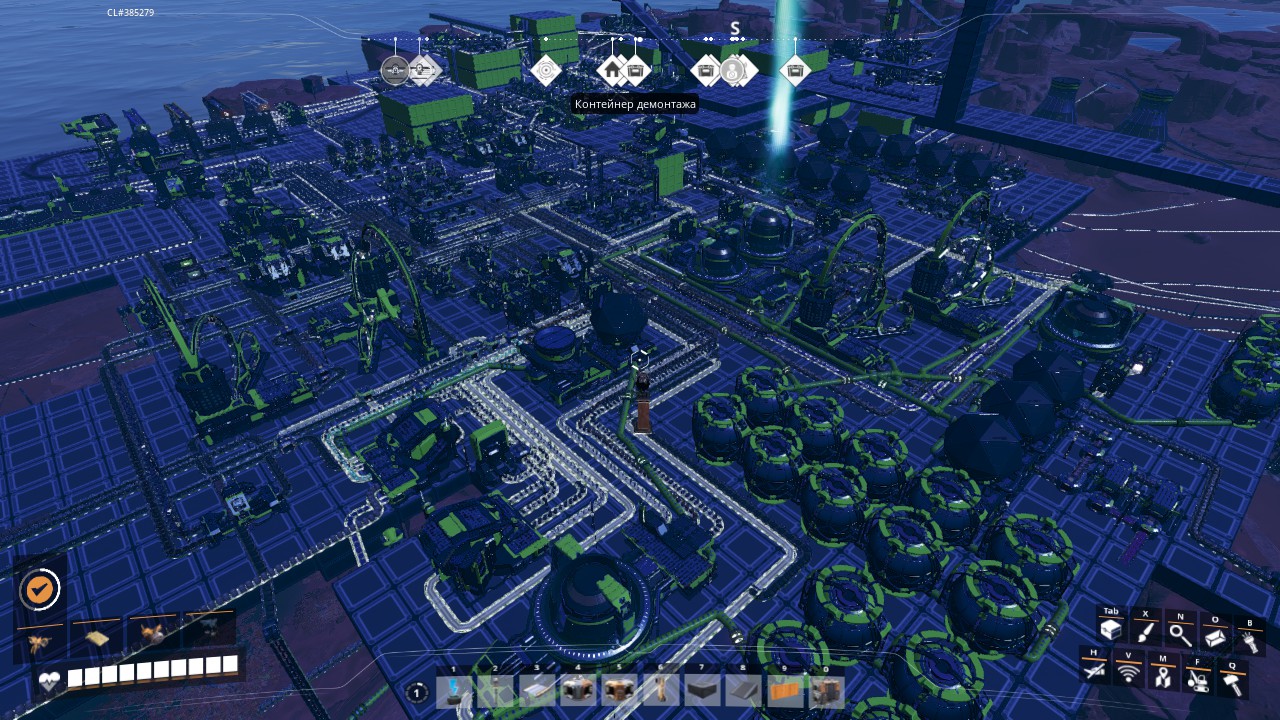This screenshot has width=1280, height=720.
Task: Pick the splitter in hotbar slot 4
Action: point(578,690)
